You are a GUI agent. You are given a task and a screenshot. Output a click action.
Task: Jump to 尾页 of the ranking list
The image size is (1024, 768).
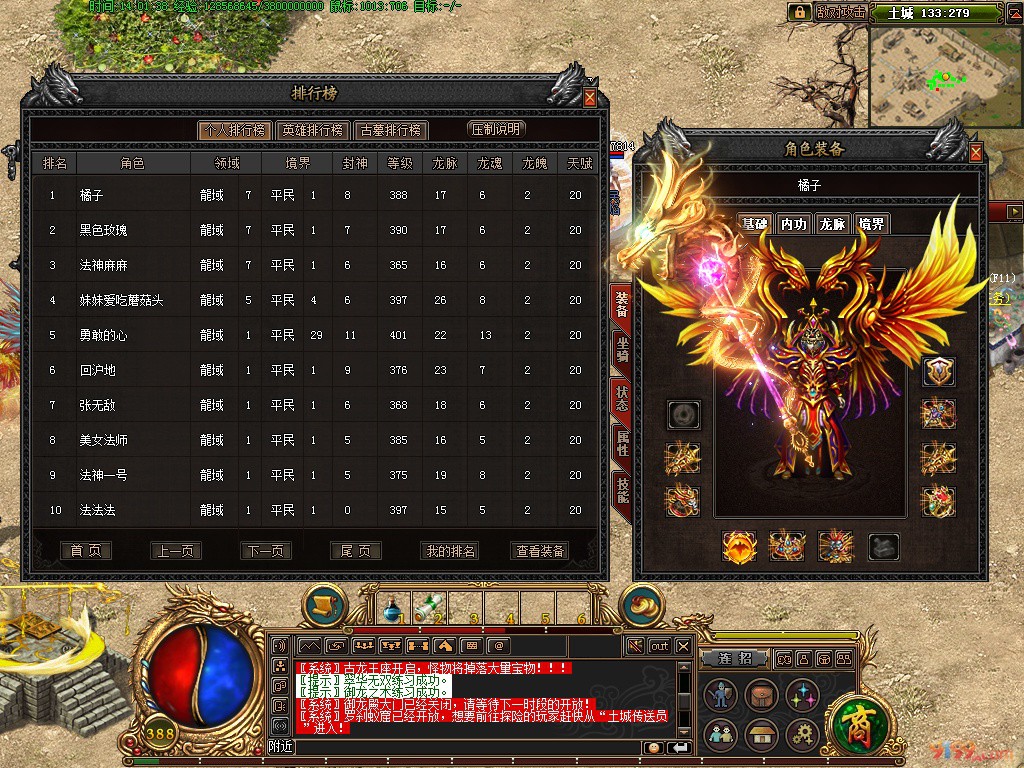[356, 551]
